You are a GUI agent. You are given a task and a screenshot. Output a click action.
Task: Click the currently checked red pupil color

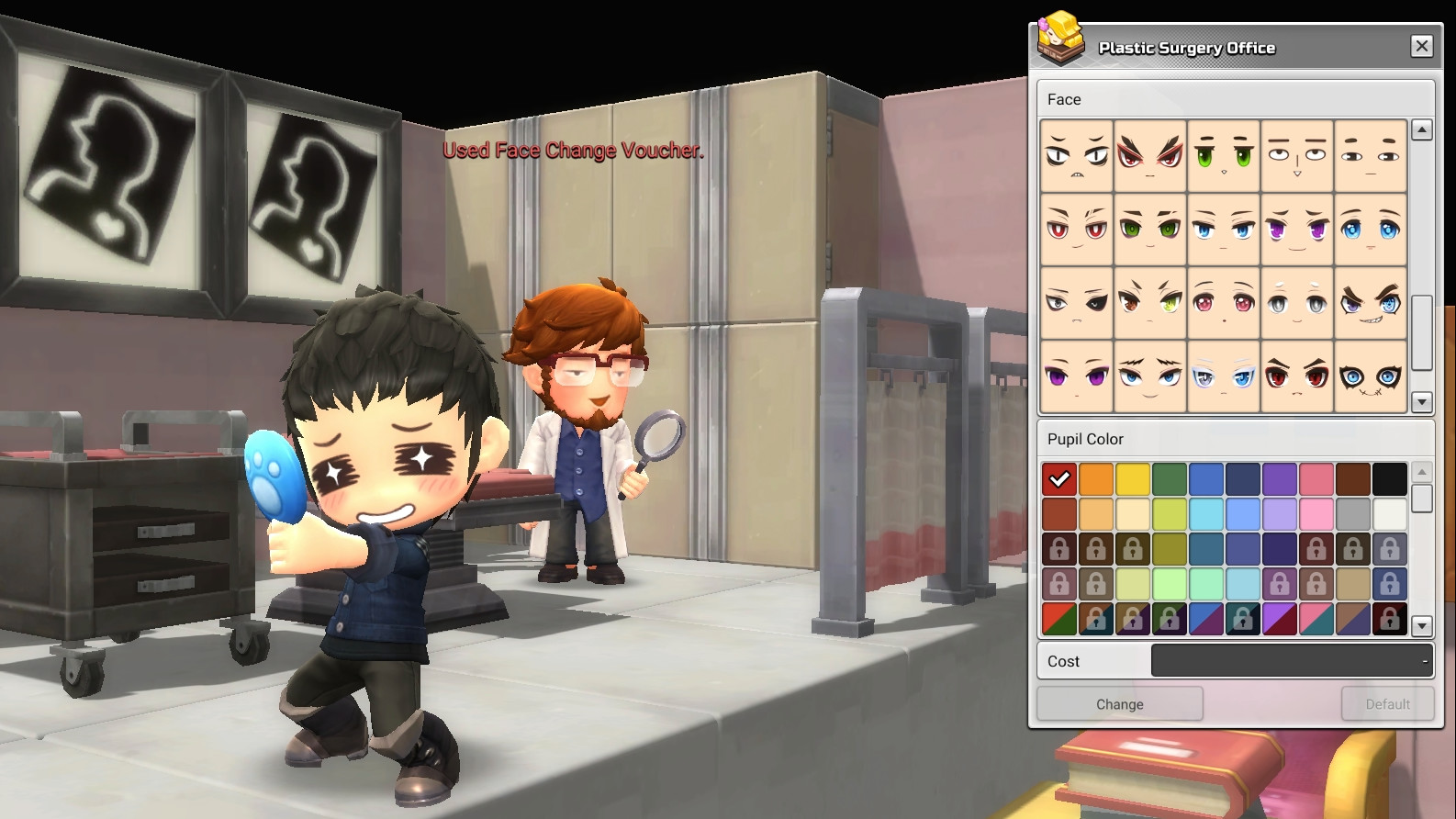point(1058,478)
